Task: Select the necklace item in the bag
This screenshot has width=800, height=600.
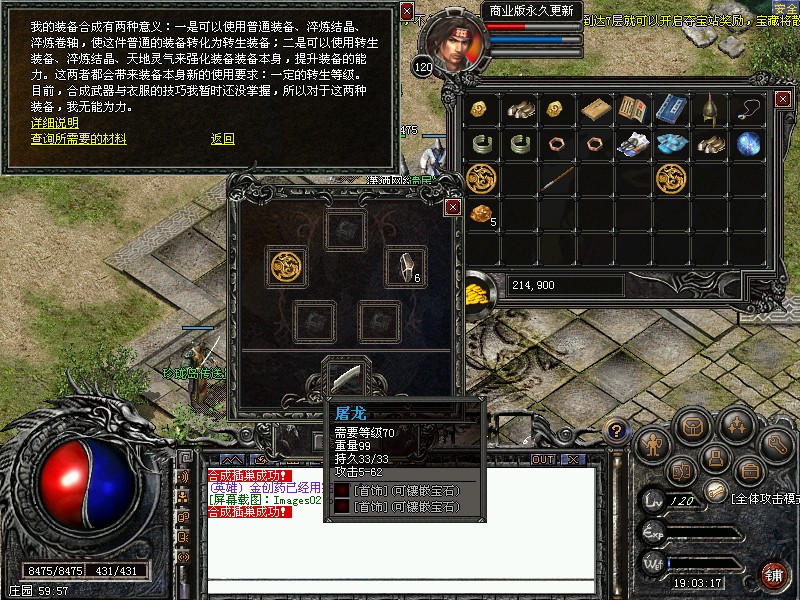Action: (748, 109)
